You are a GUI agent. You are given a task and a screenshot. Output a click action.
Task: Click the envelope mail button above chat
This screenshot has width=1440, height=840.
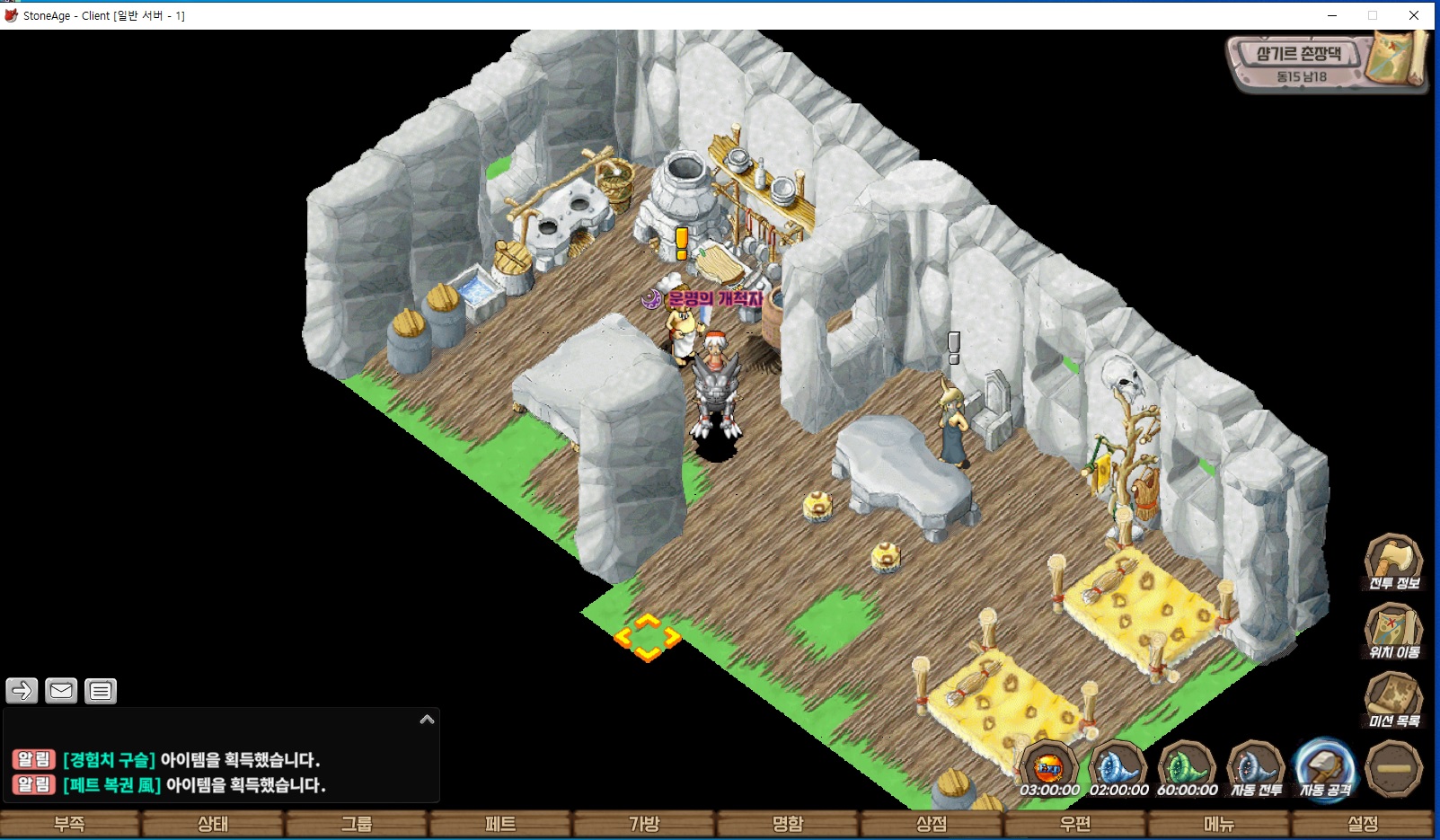[x=61, y=690]
